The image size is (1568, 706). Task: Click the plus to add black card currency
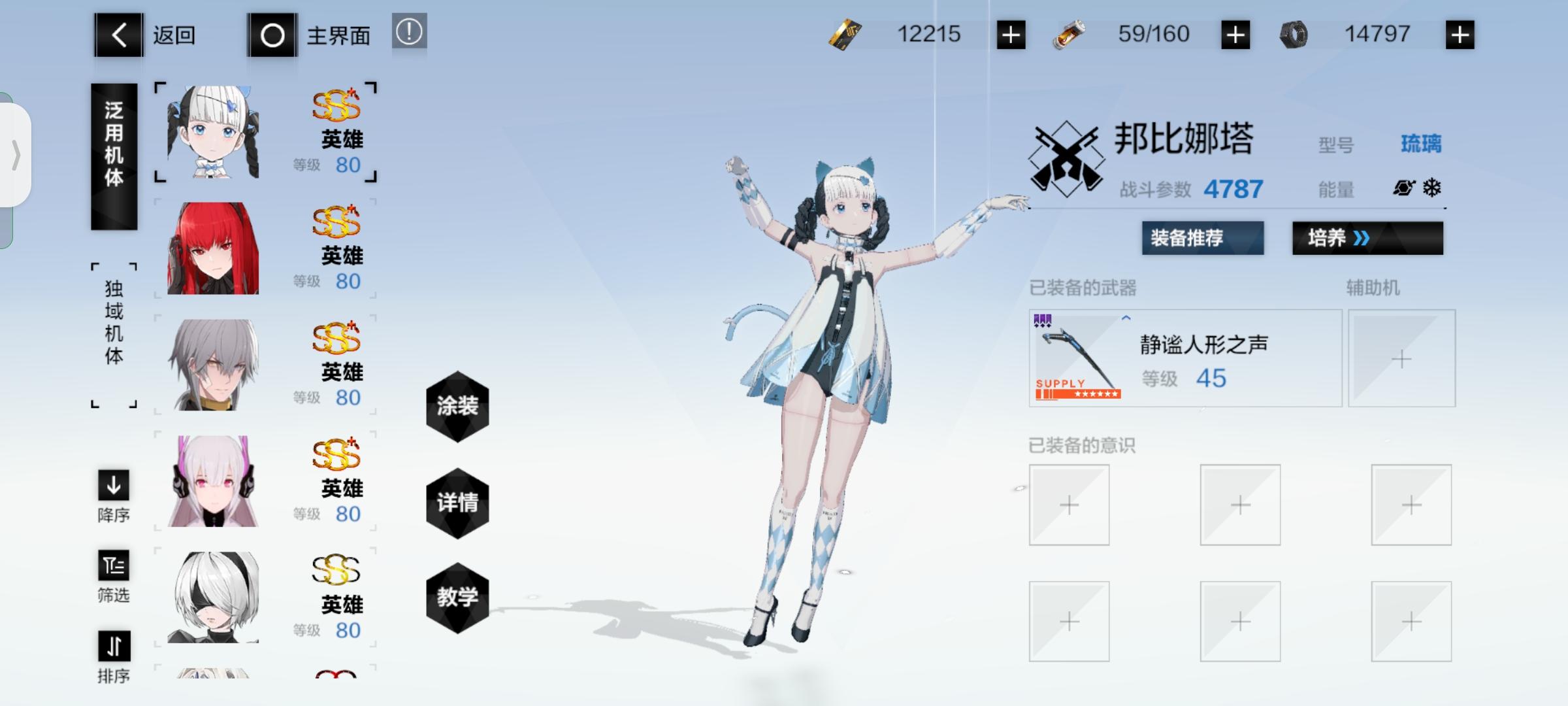[1011, 35]
